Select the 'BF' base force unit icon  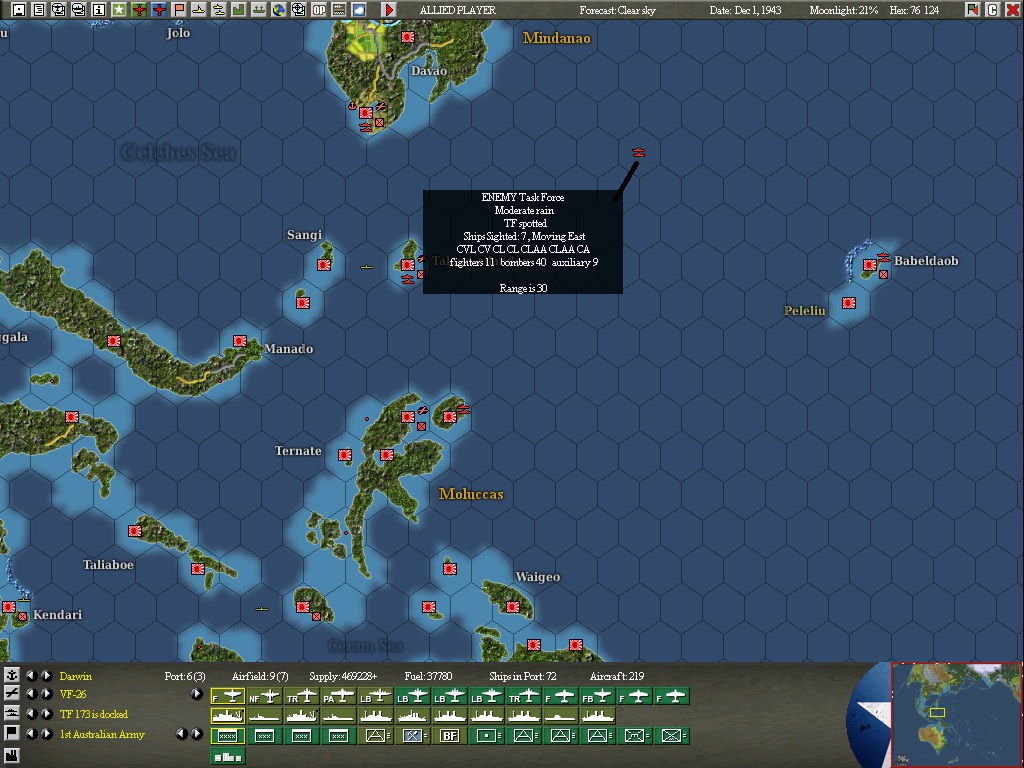[x=449, y=736]
